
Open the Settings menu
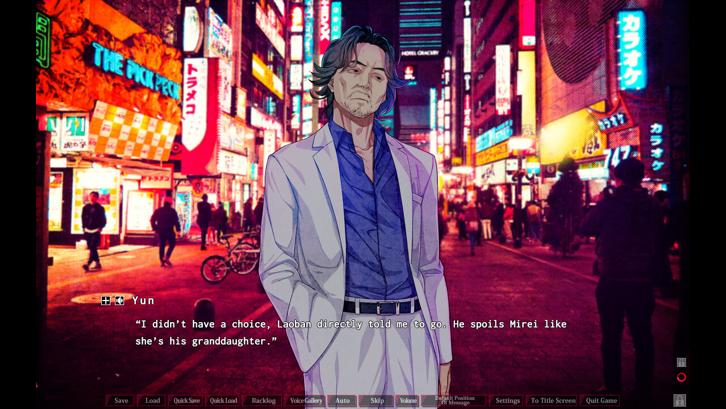tap(507, 401)
